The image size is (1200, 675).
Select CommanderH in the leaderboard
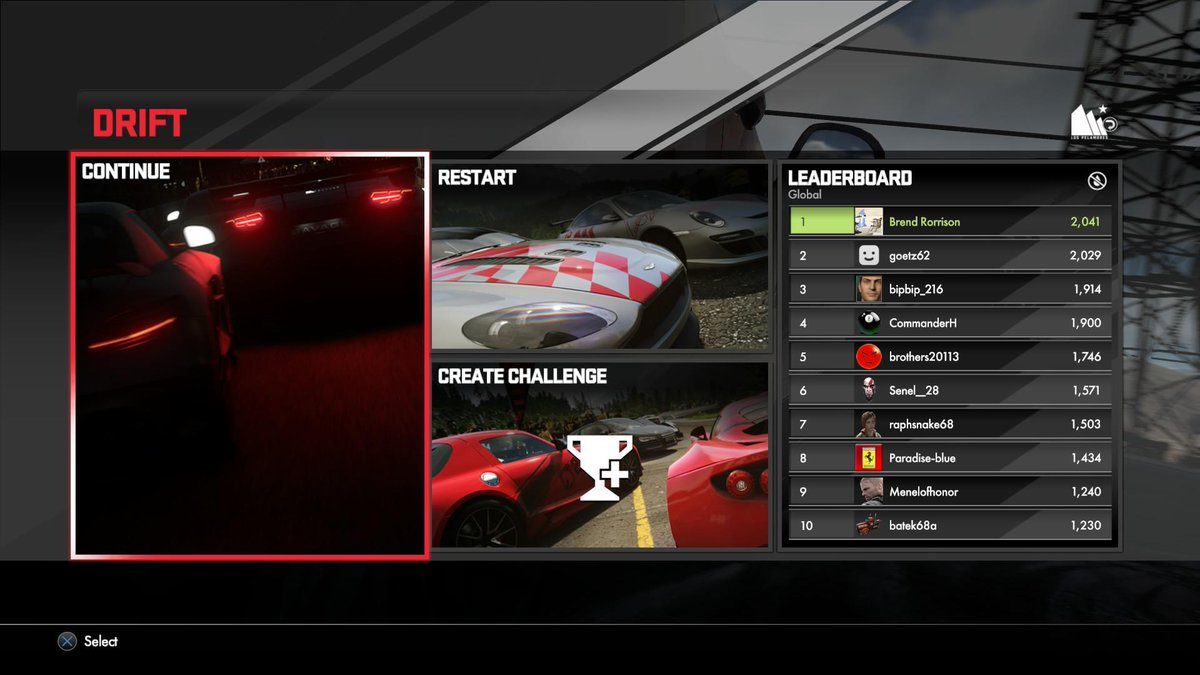tap(949, 323)
